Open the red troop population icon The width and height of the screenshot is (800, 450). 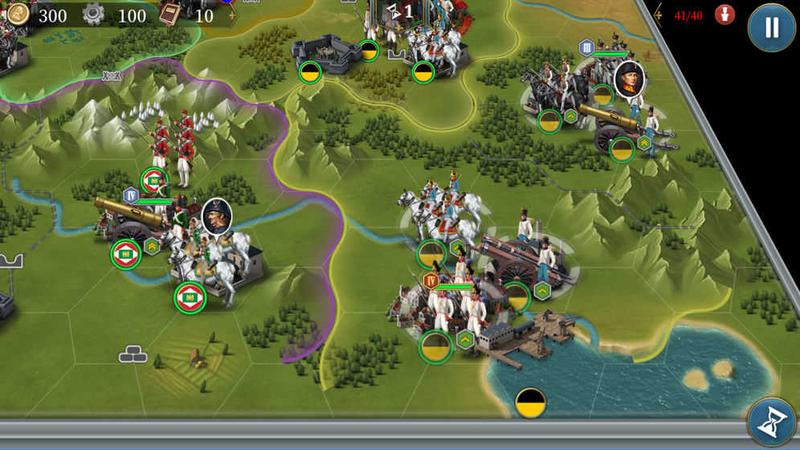pos(727,15)
